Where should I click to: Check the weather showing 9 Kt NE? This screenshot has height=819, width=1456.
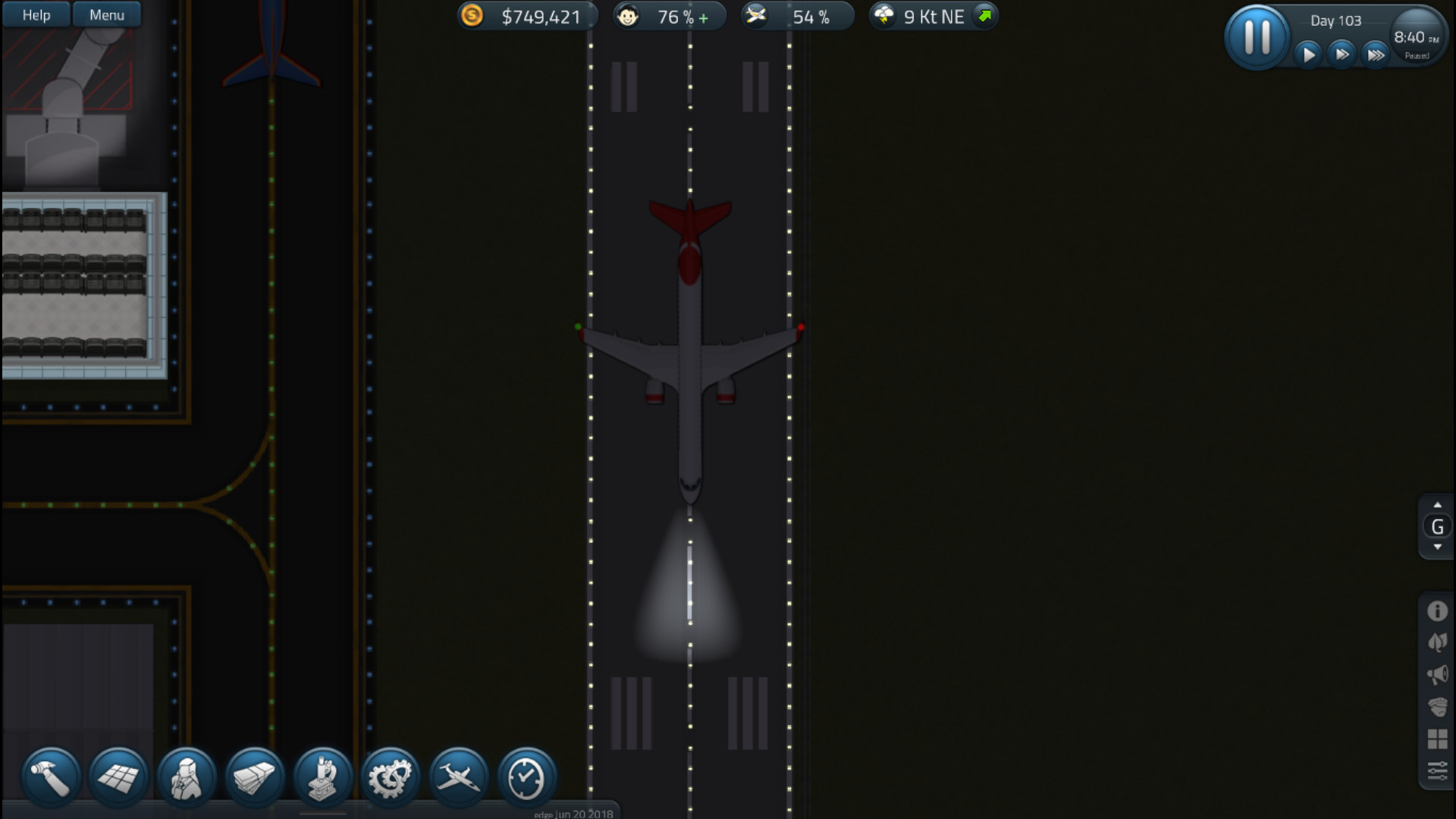click(931, 15)
